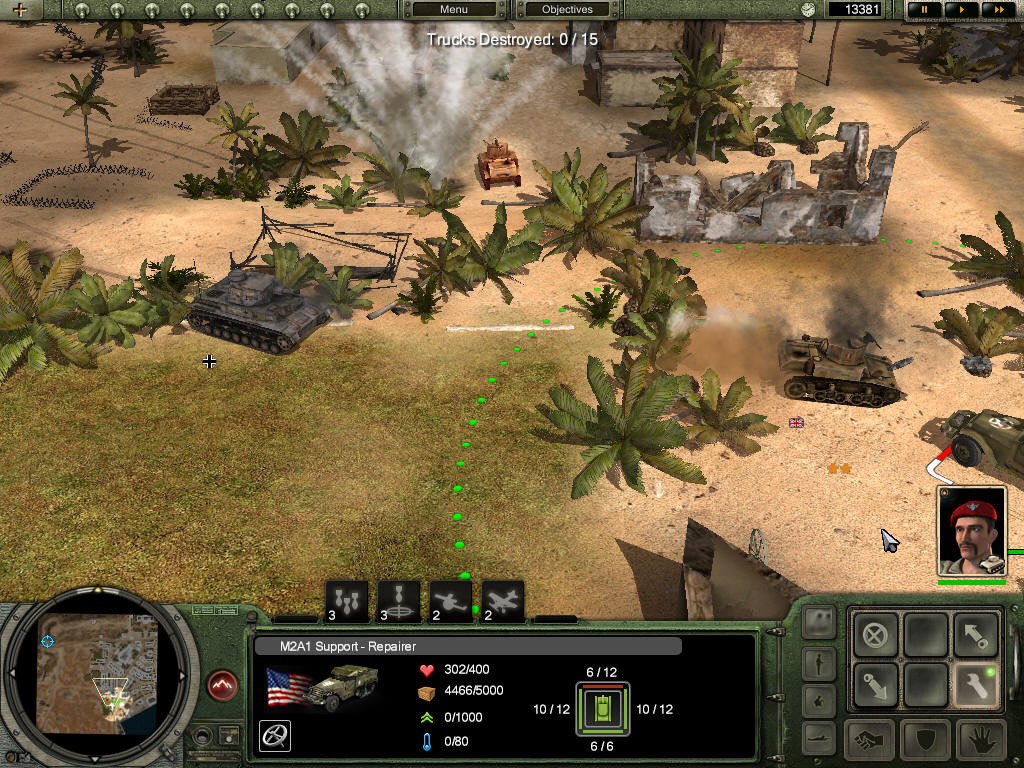The height and width of the screenshot is (768, 1024).
Task: Choose the down-right arrow unhitch command
Action: point(876,685)
